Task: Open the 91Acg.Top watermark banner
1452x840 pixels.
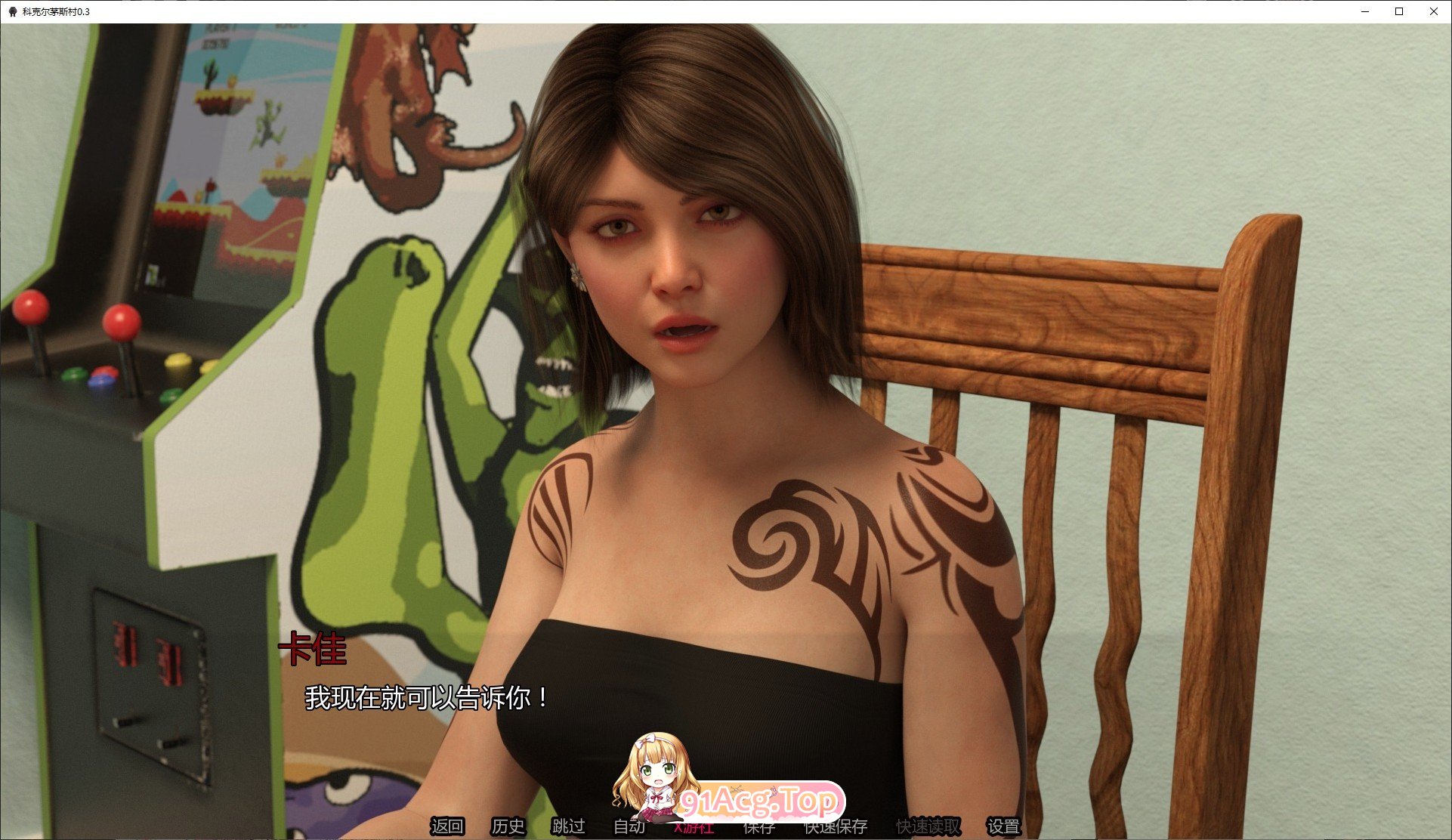Action: (x=759, y=800)
